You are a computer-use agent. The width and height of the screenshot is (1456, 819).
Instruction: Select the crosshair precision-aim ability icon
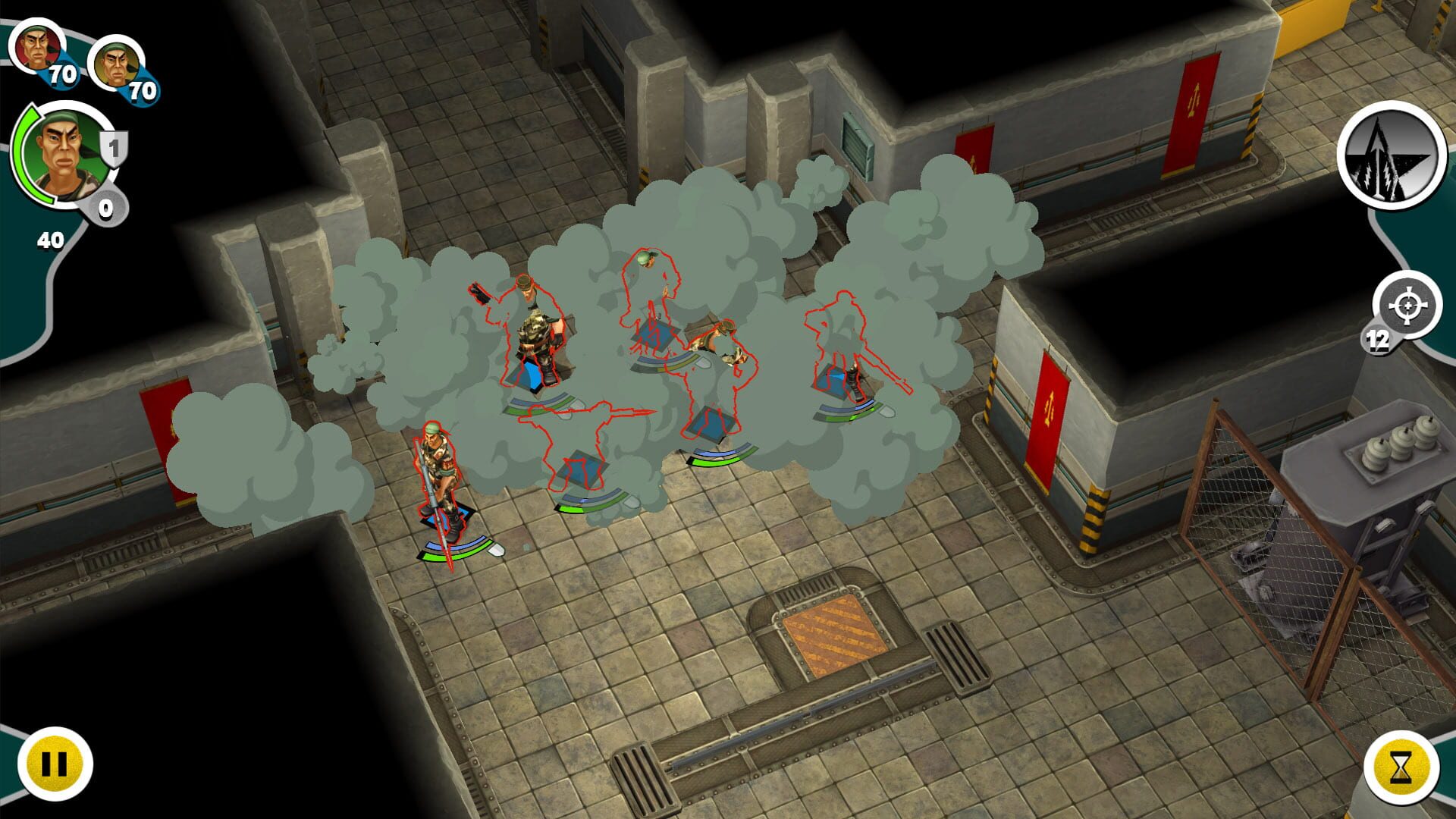coord(1407,305)
